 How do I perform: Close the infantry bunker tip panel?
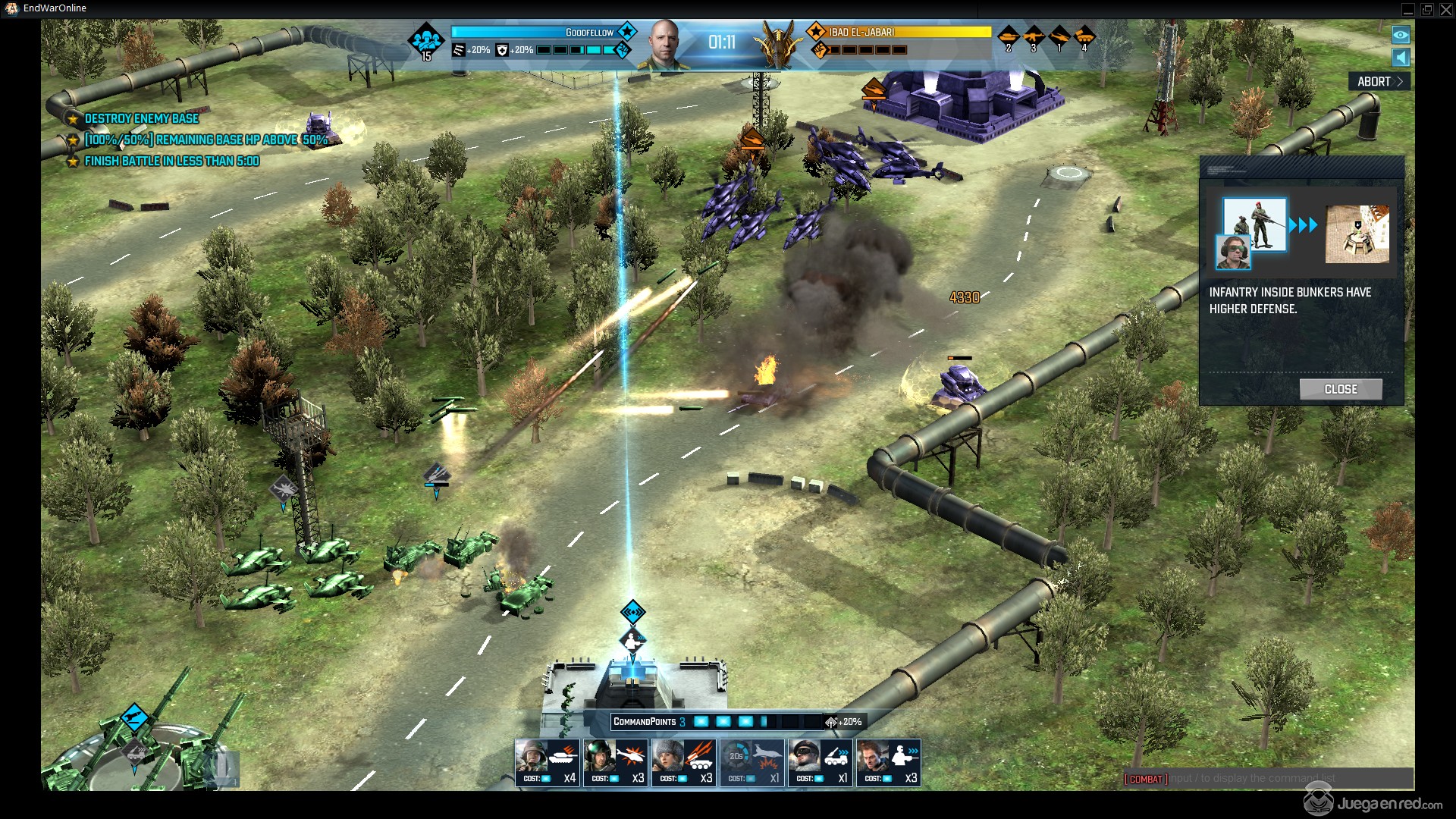point(1340,389)
